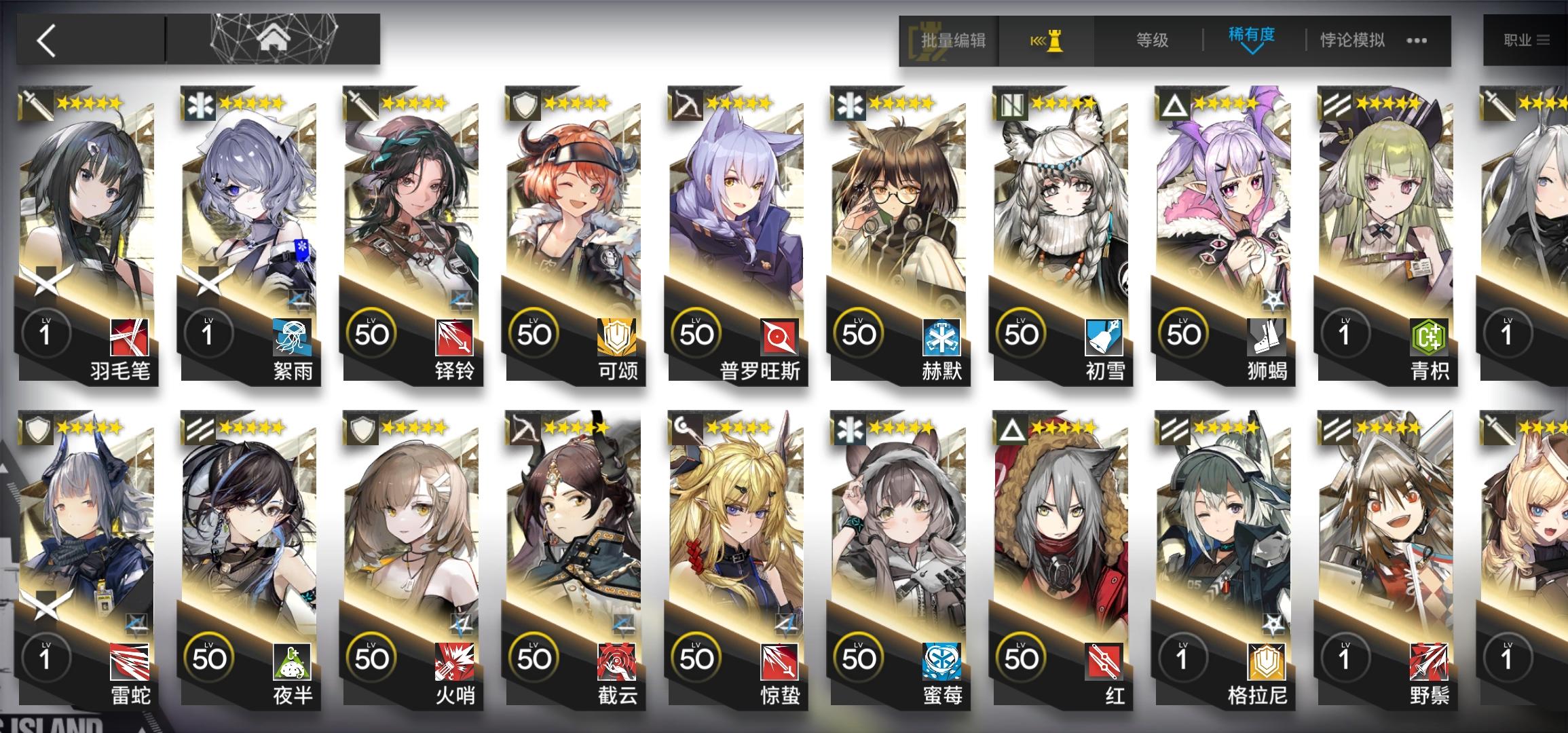Click the 批量编辑 batch edit button
This screenshot has height=733, width=1568.
(x=956, y=41)
